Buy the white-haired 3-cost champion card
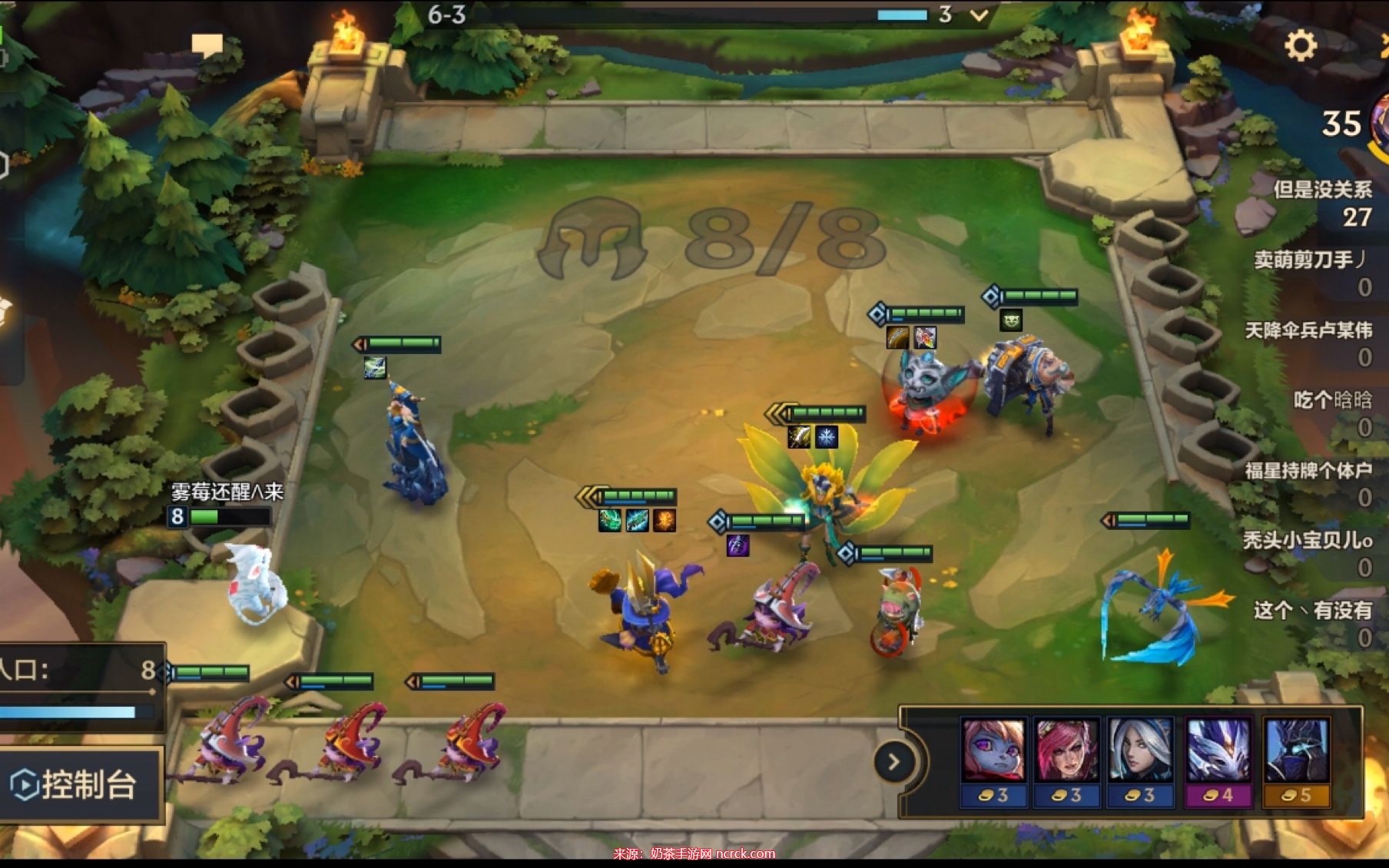The width and height of the screenshot is (1389, 868). [1141, 760]
